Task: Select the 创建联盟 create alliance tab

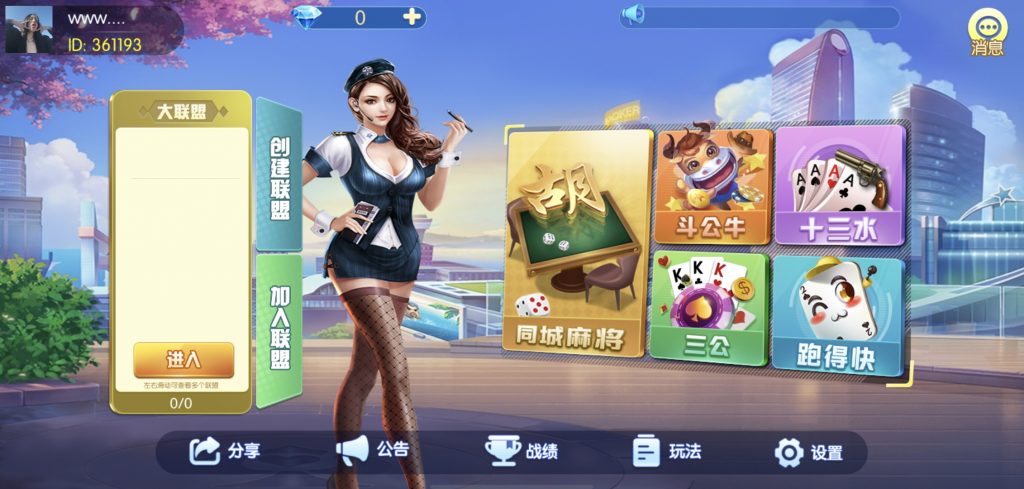Action: [279, 176]
